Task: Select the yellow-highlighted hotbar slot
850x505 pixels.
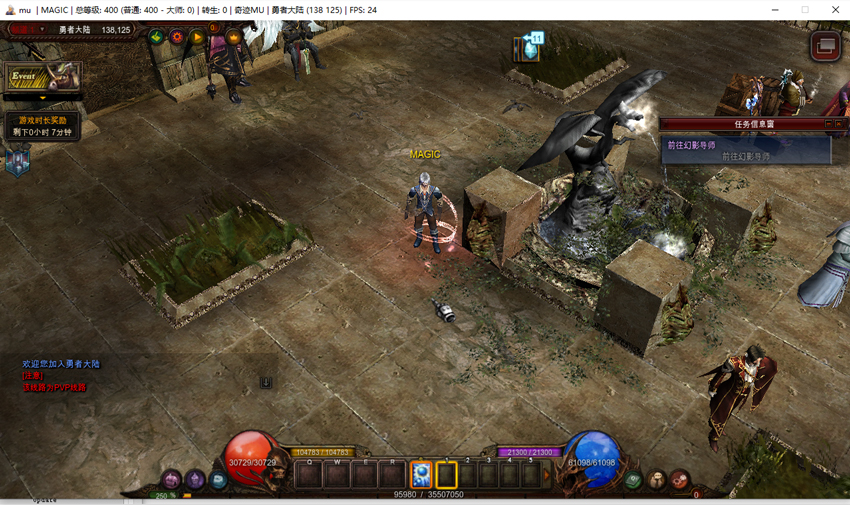Action: (x=446, y=474)
